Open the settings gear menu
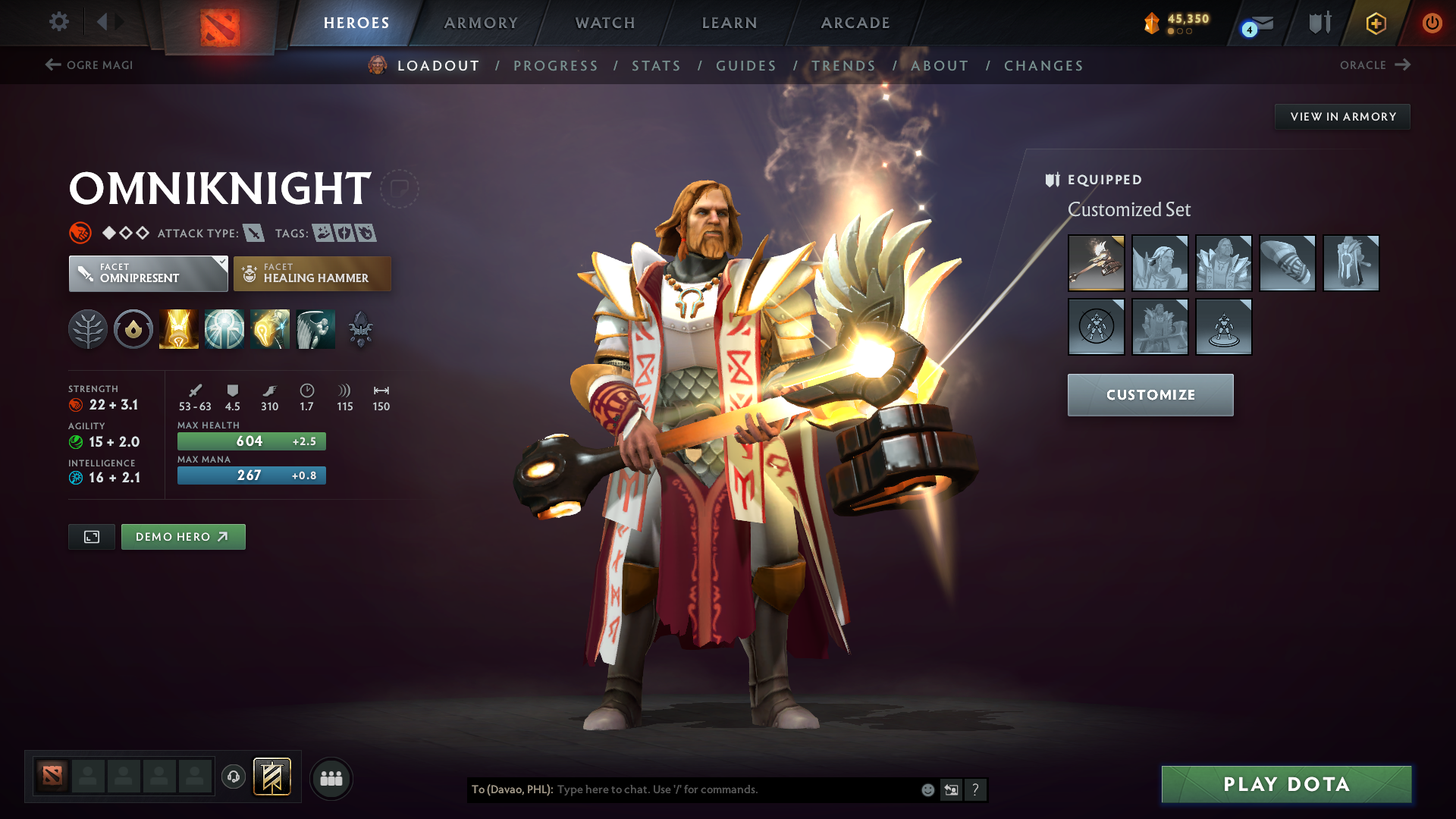 pyautogui.click(x=59, y=23)
